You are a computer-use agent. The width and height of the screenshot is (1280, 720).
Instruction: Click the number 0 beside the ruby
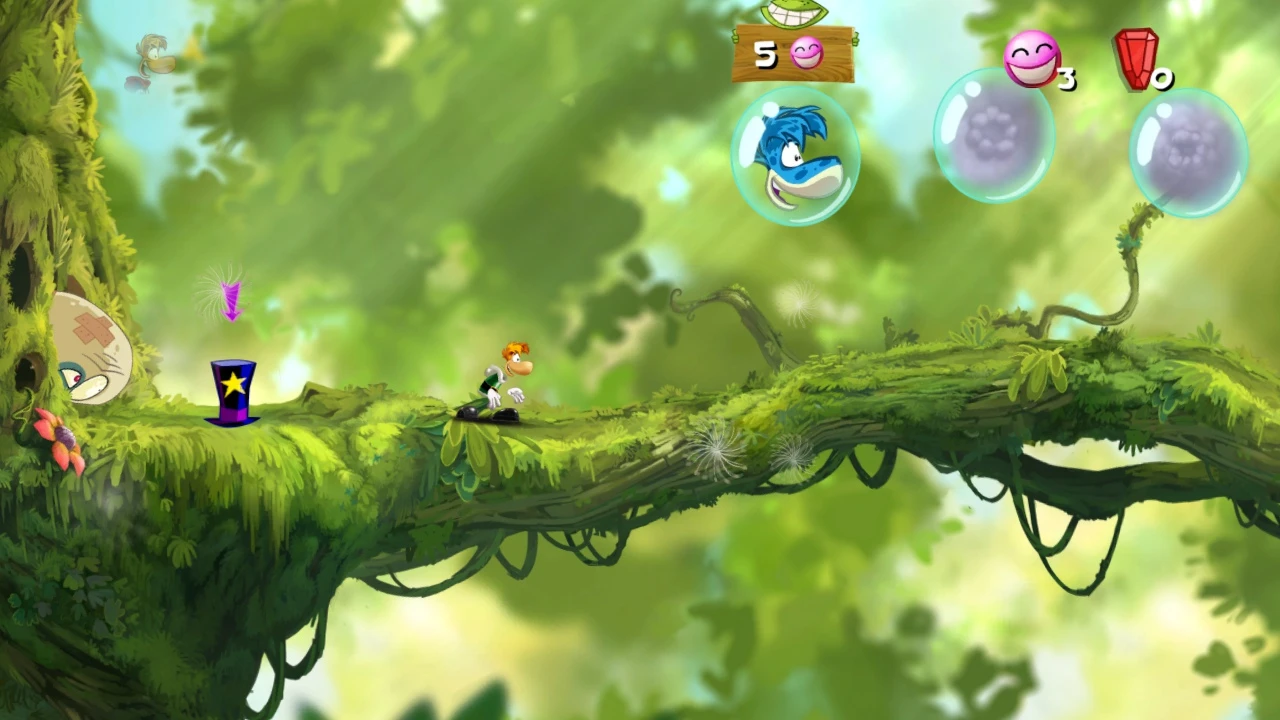(x=1163, y=80)
